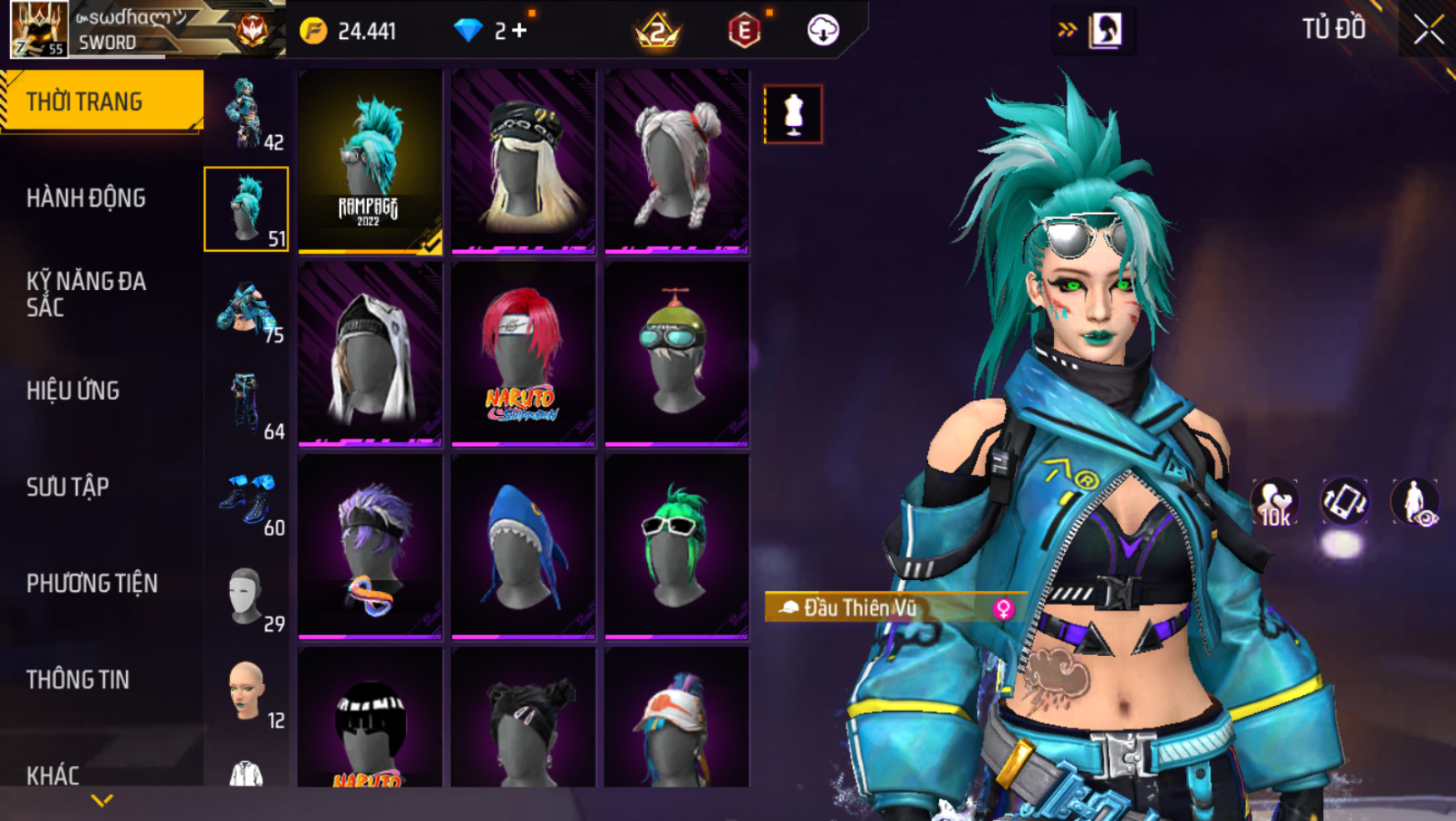Choose the blonde hair with black bandana
Screen dimensions: 1456x821
(x=523, y=161)
